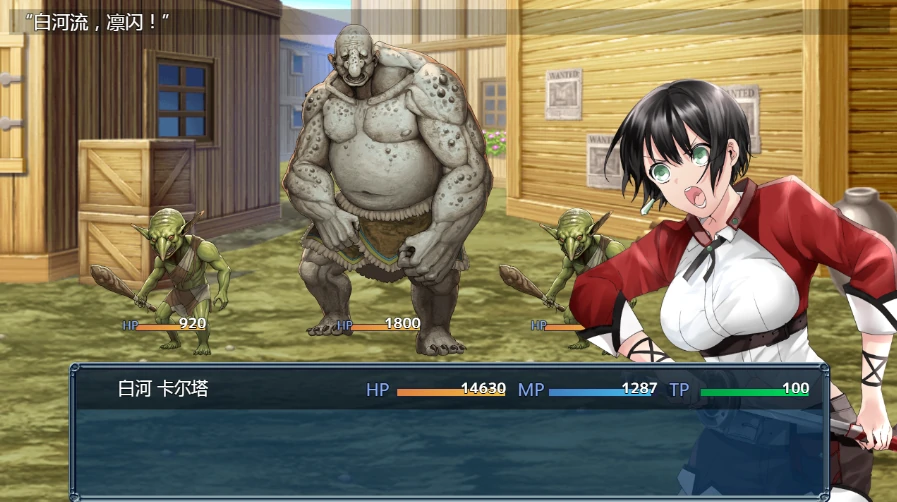897x502 pixels.
Task: Select the 白河 卡尔塔 party status row
Action: (x=448, y=390)
